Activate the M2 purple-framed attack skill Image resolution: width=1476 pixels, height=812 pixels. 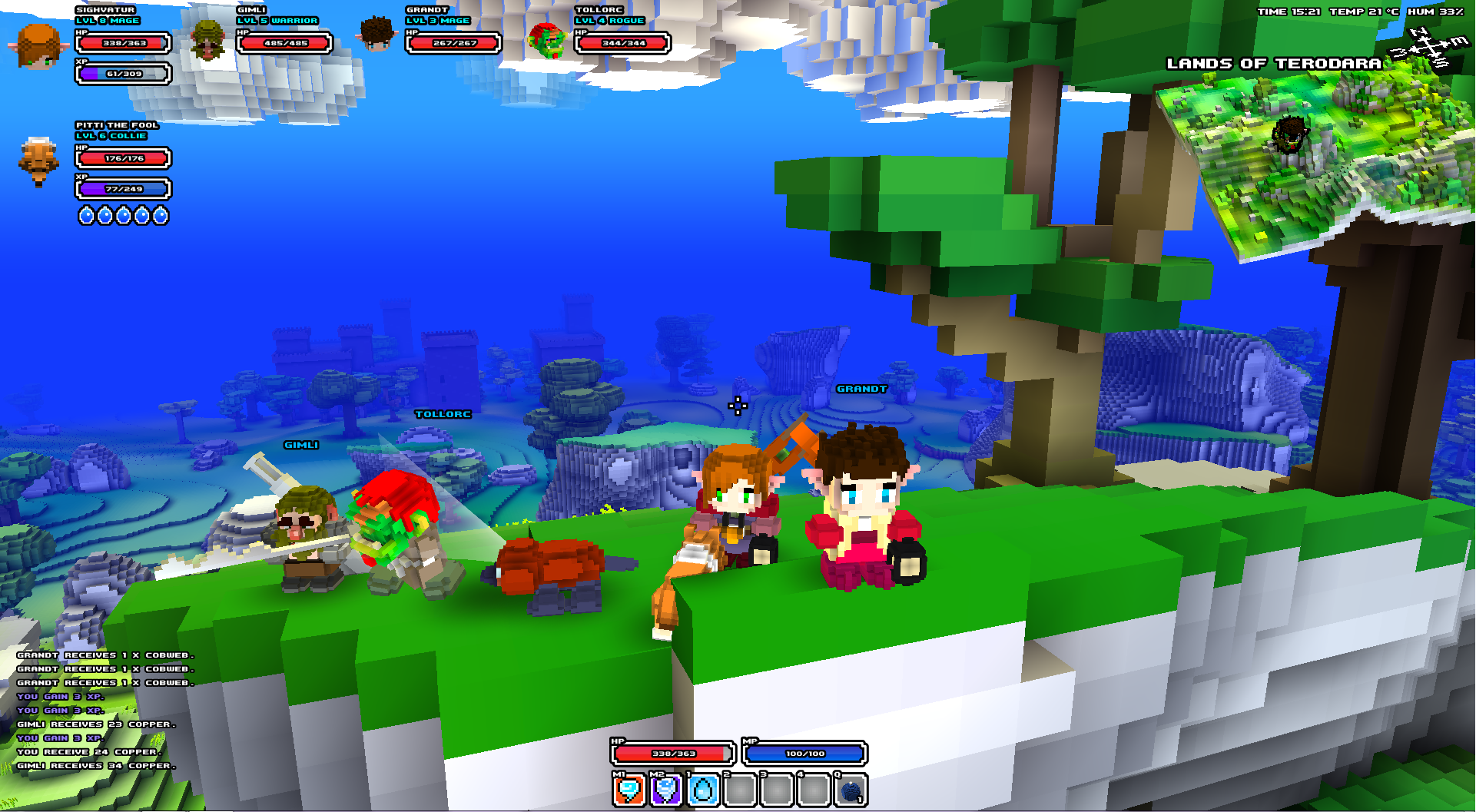tap(665, 790)
